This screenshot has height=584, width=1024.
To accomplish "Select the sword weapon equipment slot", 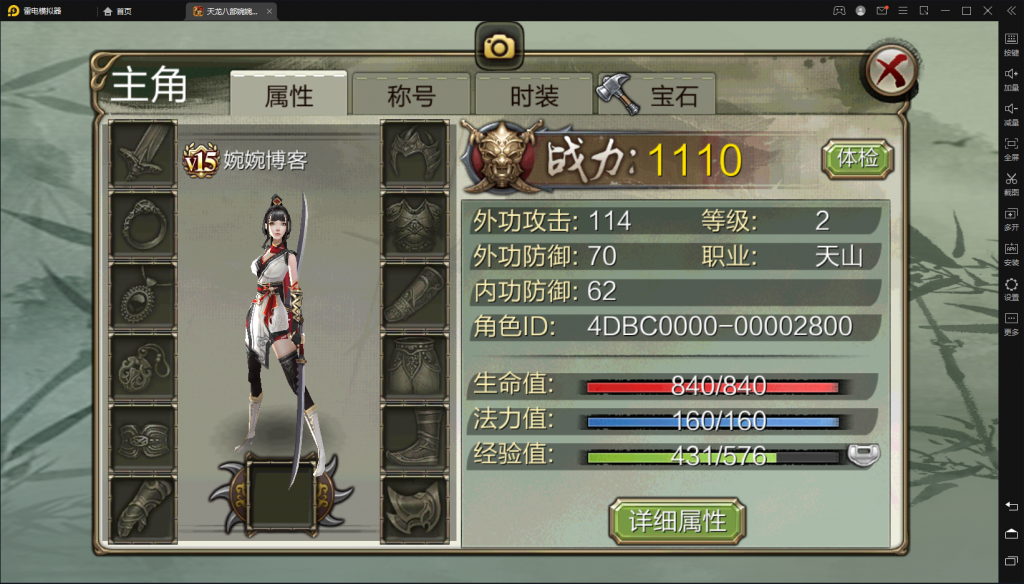I will tap(142, 153).
